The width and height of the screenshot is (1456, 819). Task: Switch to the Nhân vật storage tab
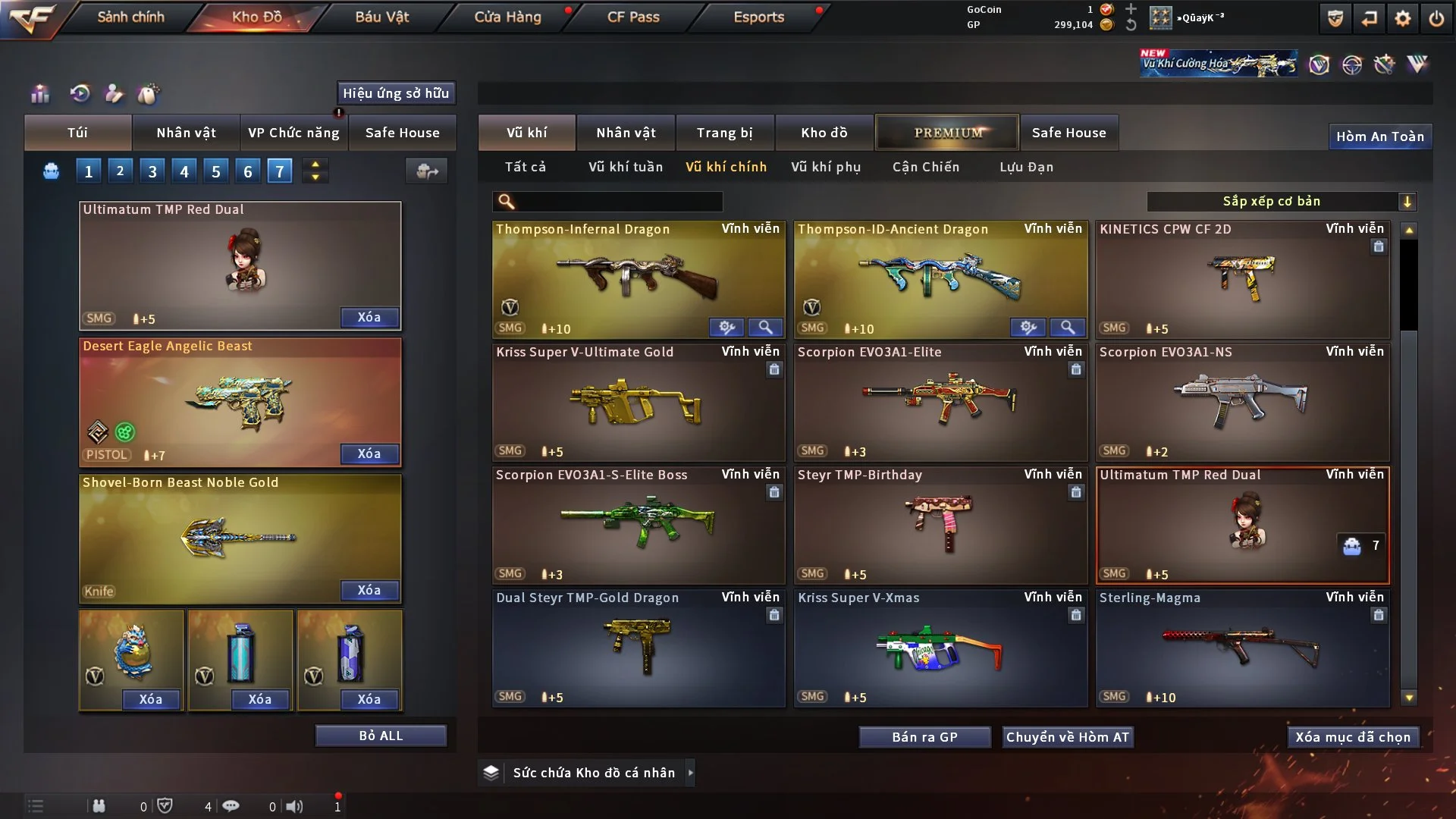[626, 133]
